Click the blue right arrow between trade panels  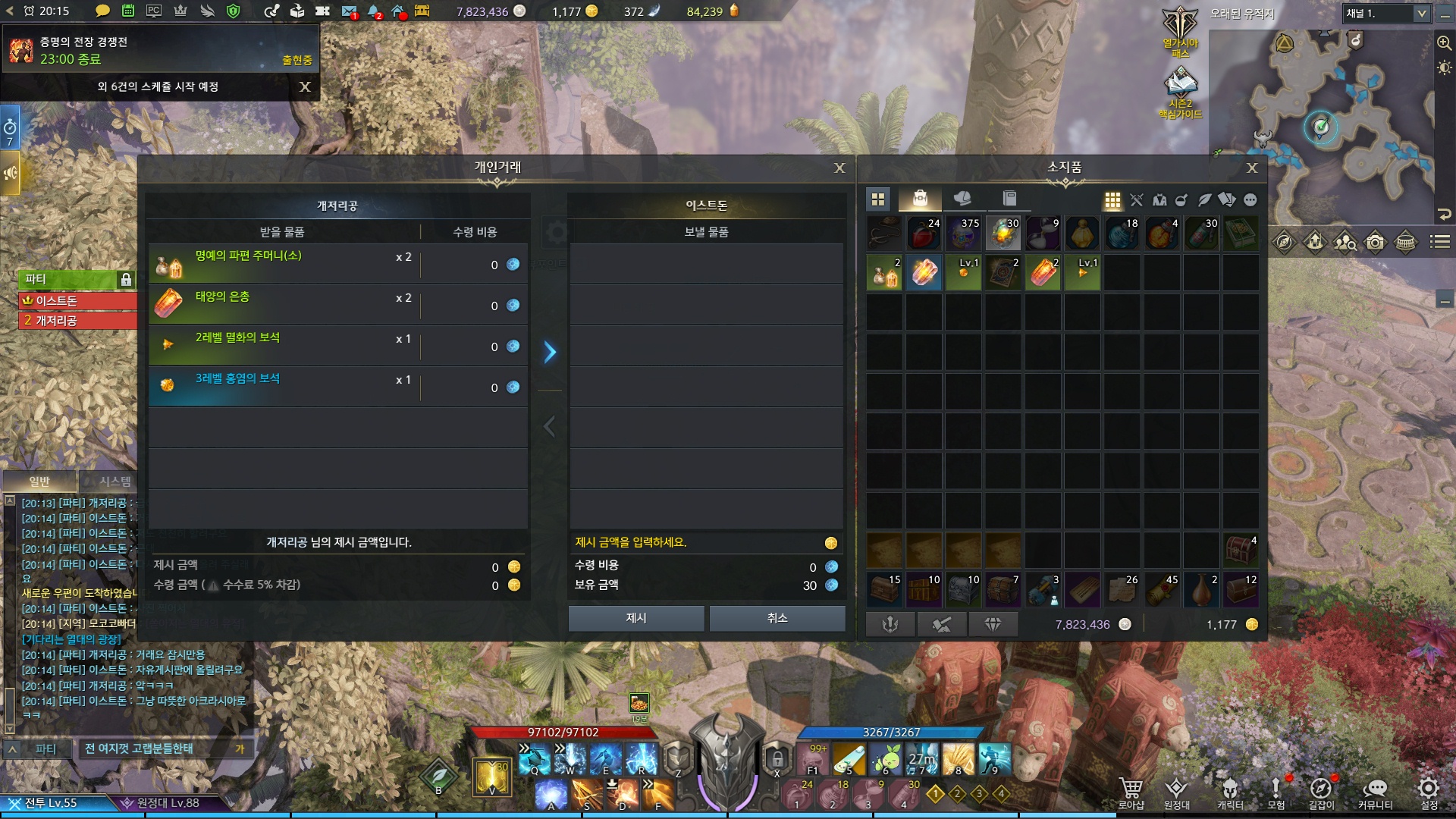[550, 352]
